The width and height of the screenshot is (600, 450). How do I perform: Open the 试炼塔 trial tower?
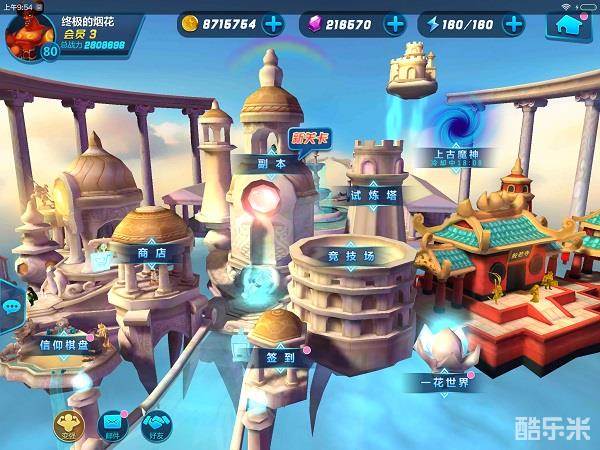tap(373, 195)
